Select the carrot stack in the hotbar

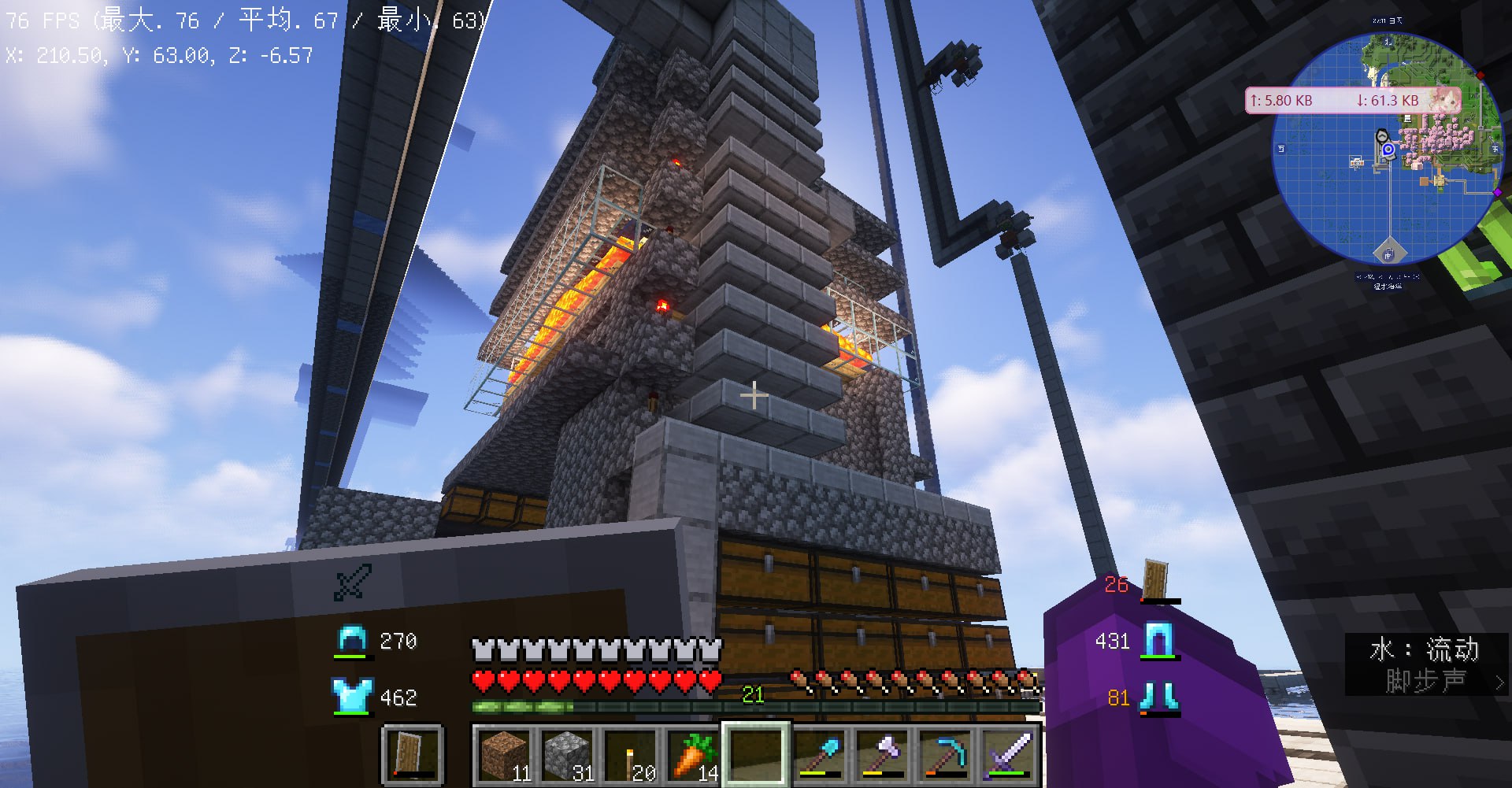tap(693, 755)
